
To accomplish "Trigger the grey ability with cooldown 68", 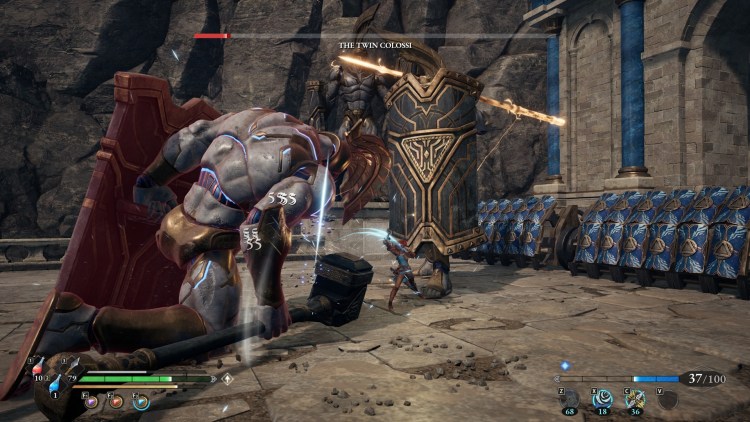I will click(x=570, y=399).
